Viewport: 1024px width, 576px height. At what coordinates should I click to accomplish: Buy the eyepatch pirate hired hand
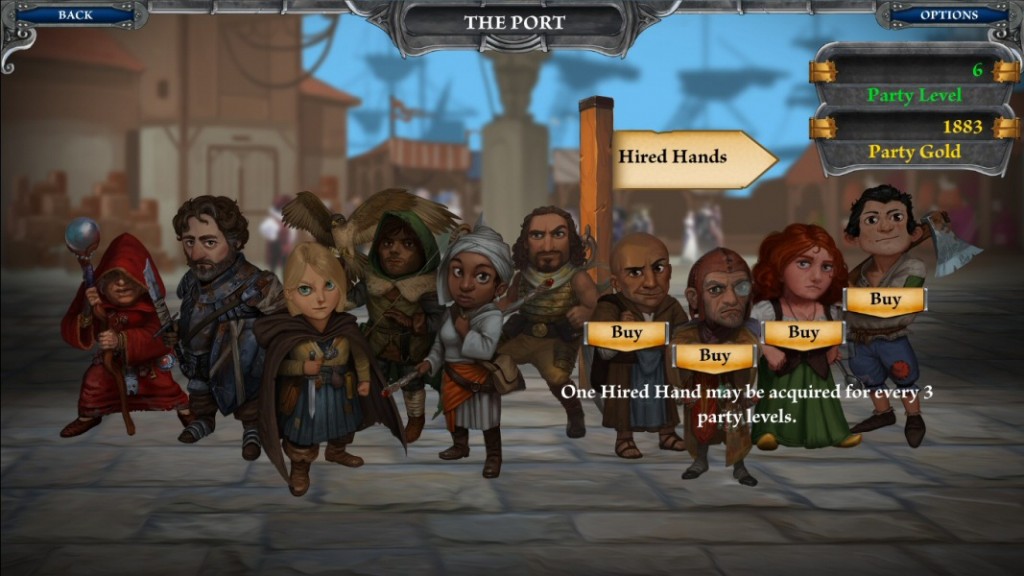714,356
